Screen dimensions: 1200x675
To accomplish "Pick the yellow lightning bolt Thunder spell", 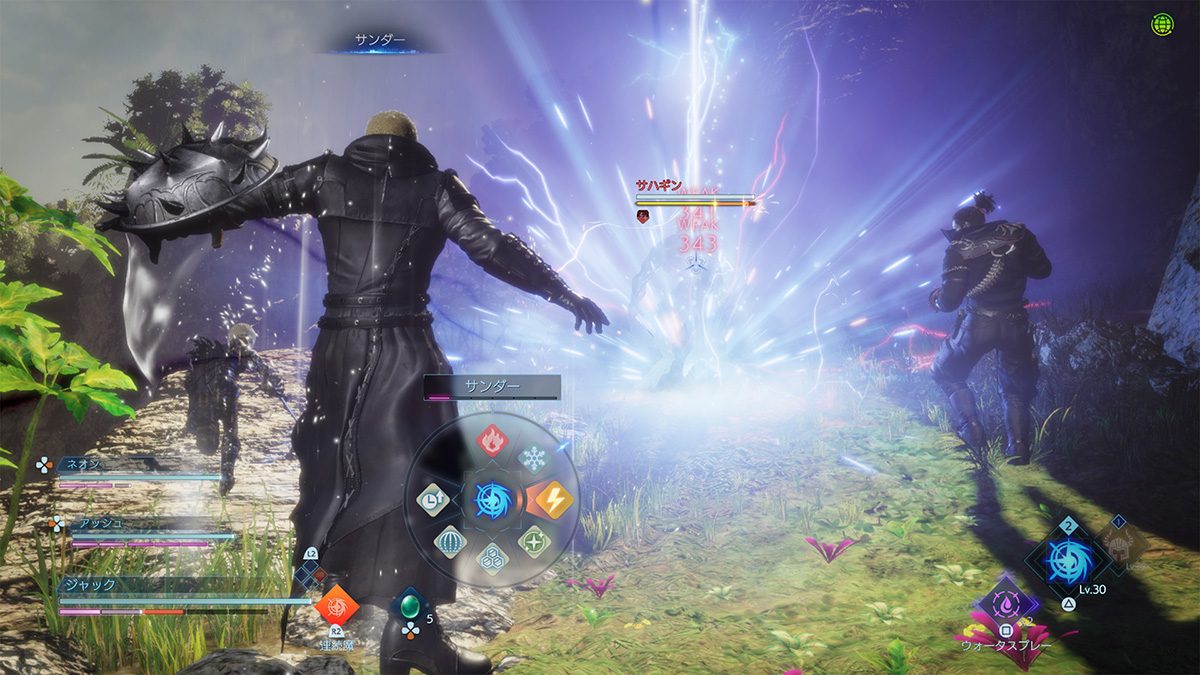I will [x=551, y=499].
